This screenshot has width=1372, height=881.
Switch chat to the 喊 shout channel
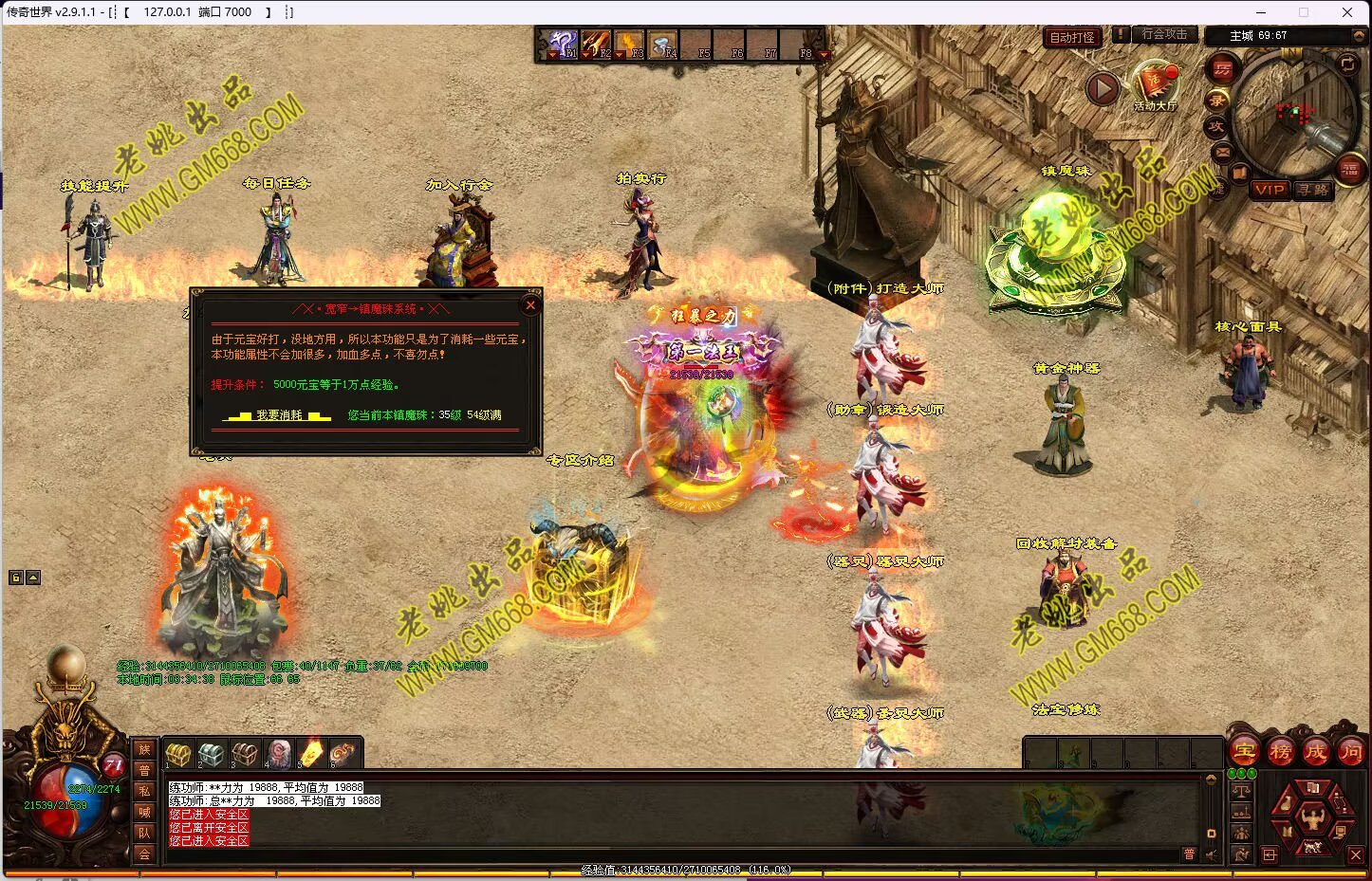pos(144,812)
